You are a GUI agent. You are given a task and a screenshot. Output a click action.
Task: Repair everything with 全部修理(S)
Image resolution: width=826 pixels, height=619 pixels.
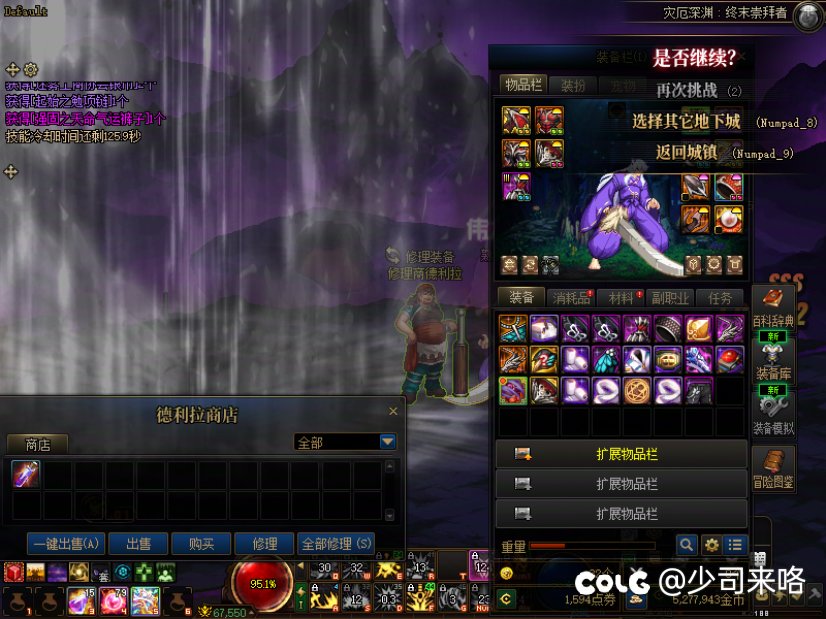tap(336, 544)
